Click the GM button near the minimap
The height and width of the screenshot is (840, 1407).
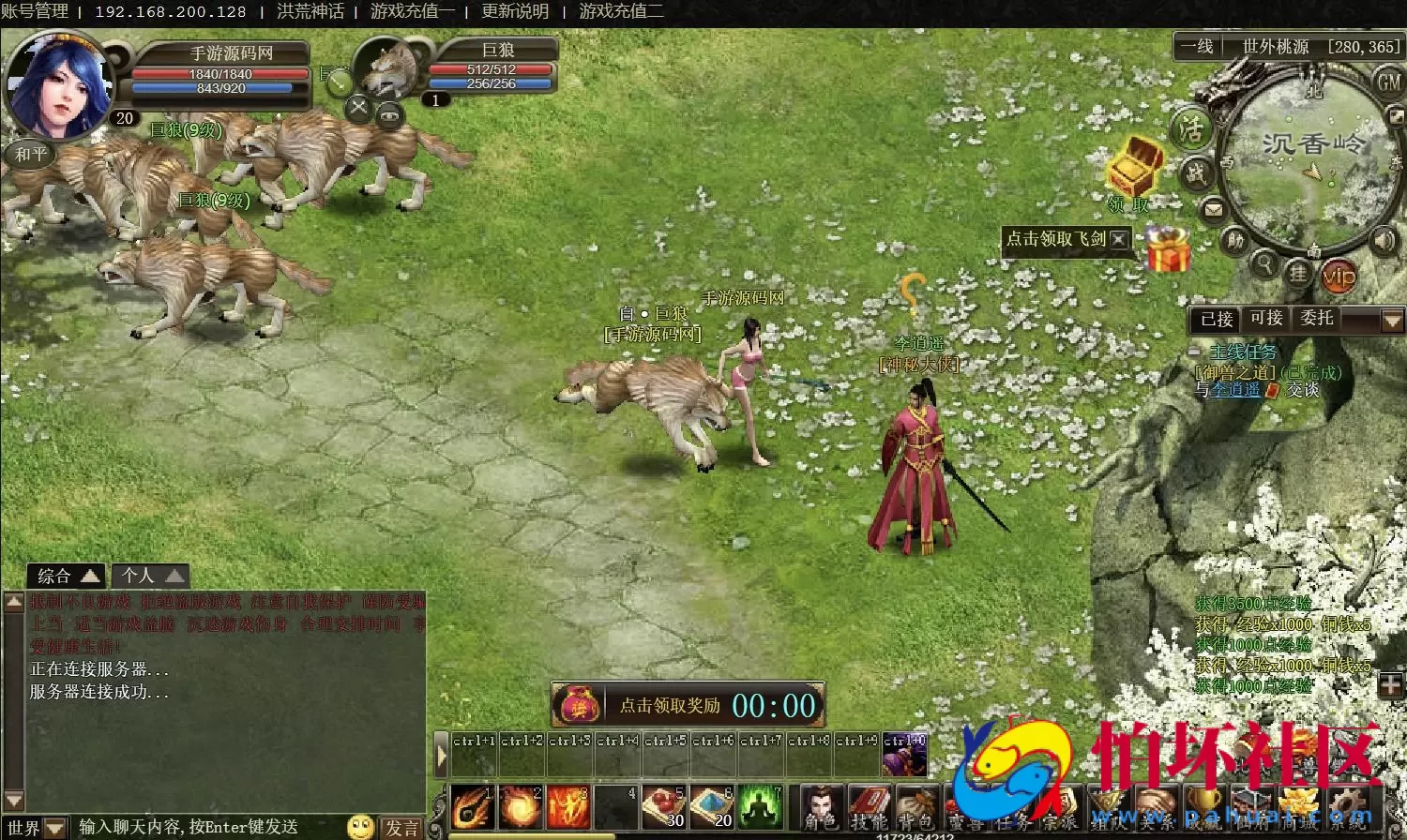[1388, 82]
